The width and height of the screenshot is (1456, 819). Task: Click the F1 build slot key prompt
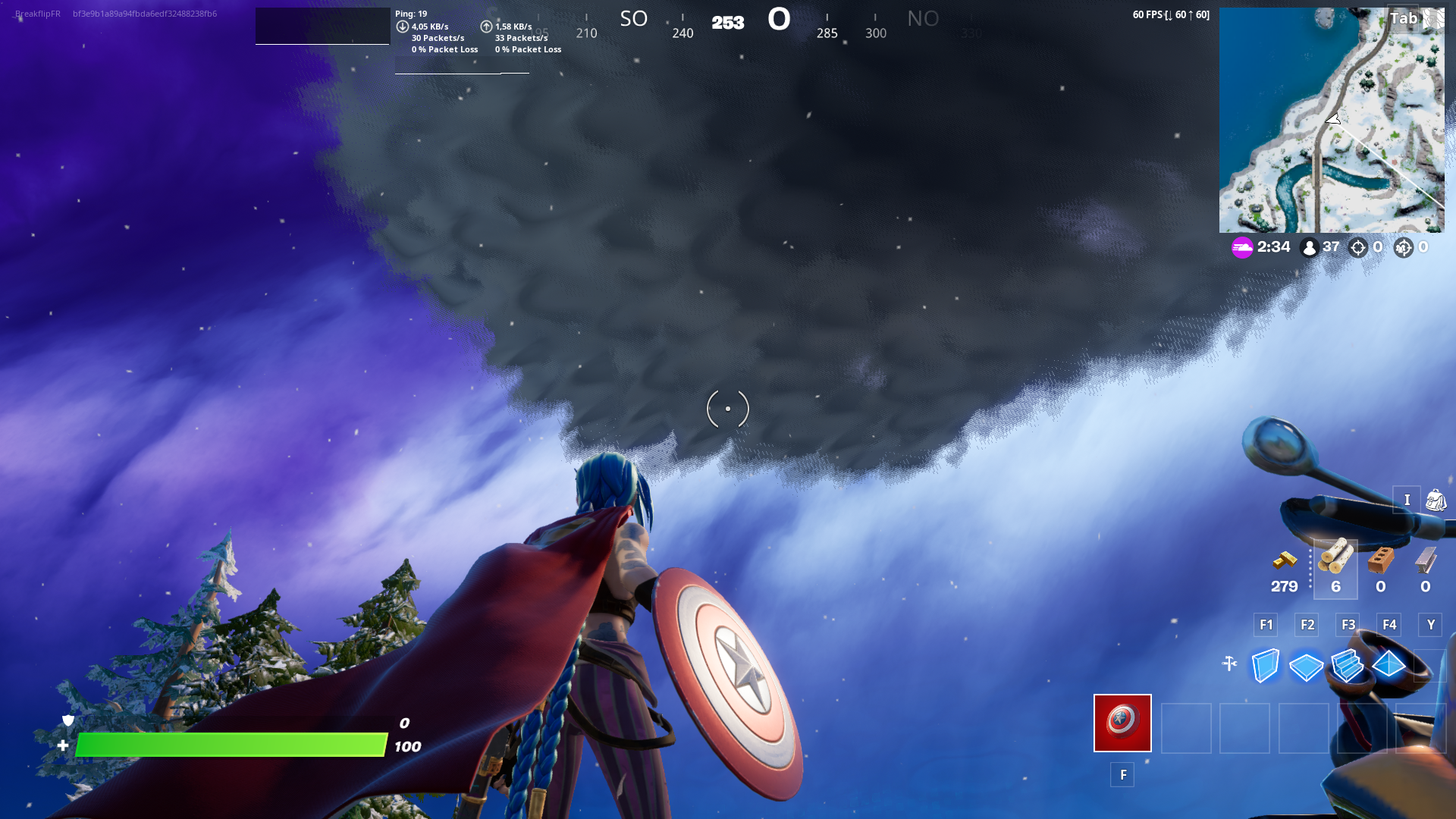click(x=1265, y=624)
